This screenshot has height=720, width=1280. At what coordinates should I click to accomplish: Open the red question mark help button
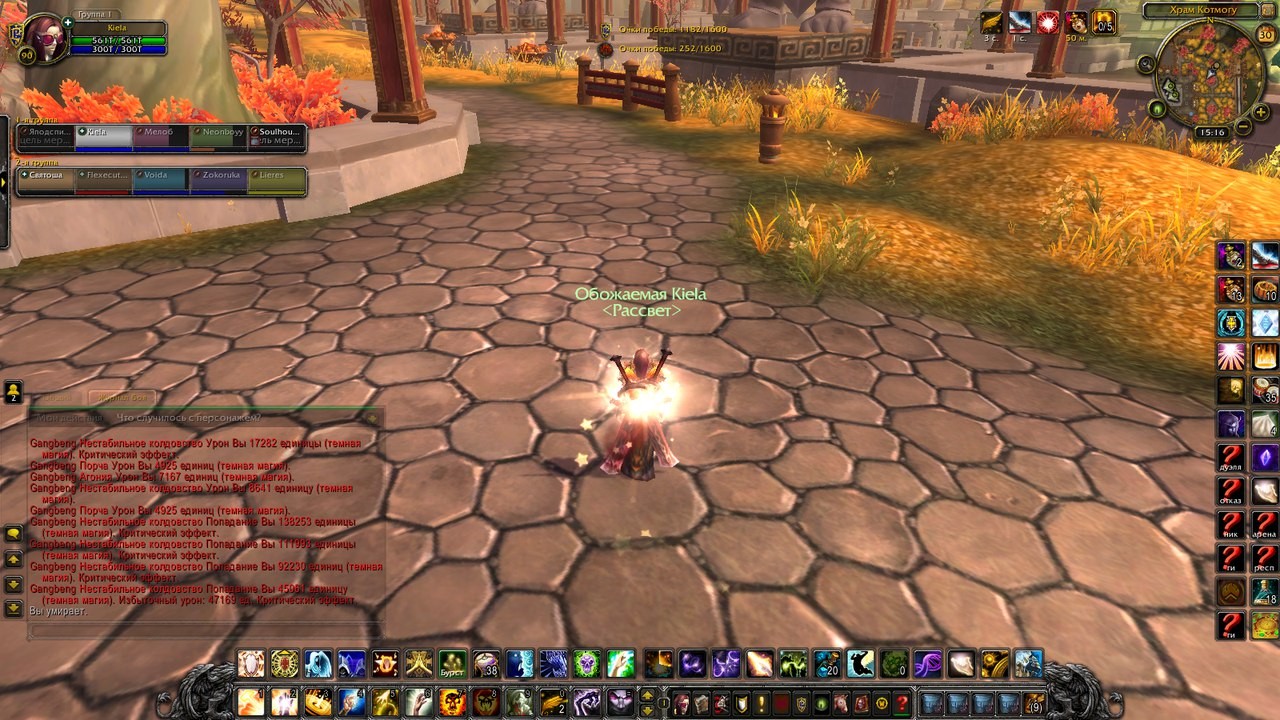901,703
